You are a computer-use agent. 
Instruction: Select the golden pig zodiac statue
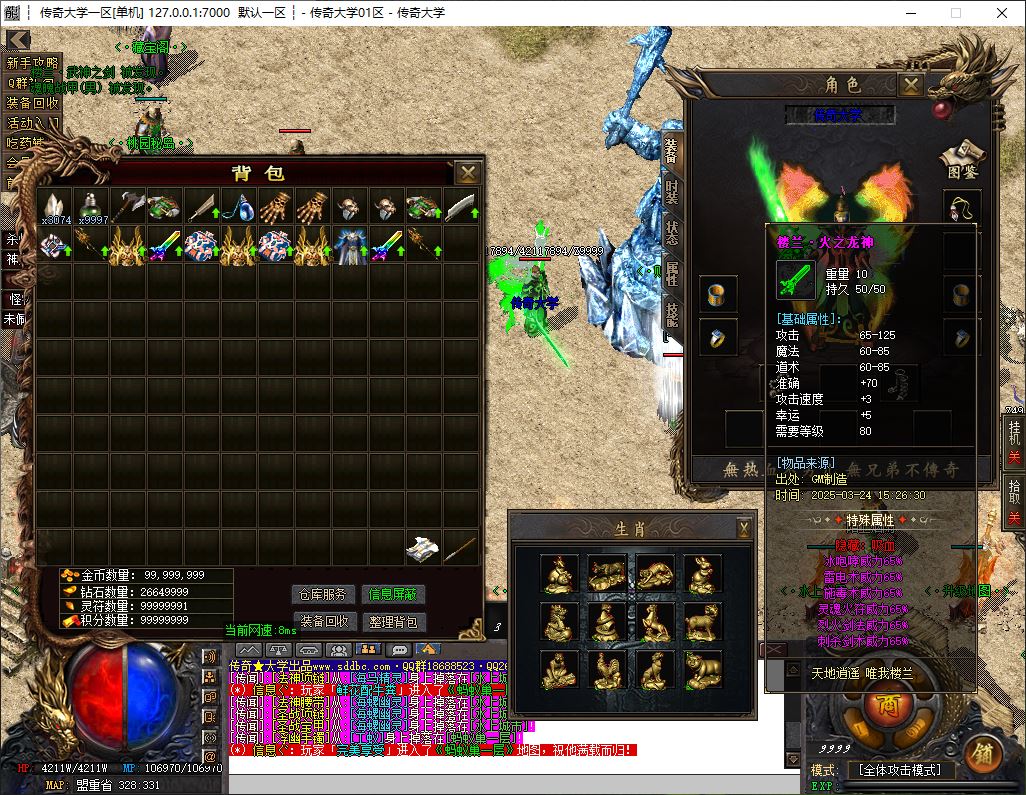pos(703,669)
